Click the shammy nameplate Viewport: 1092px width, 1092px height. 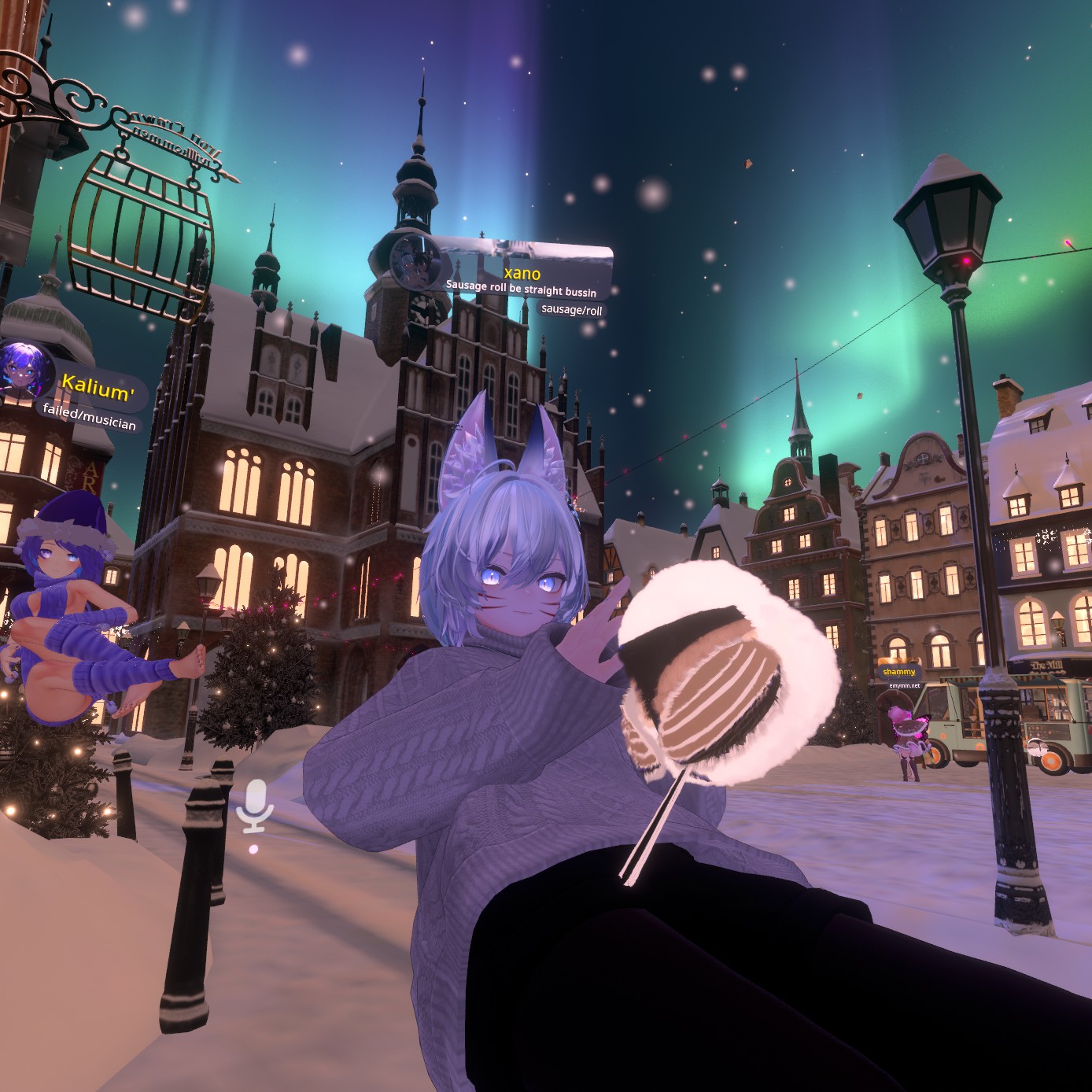click(x=898, y=672)
